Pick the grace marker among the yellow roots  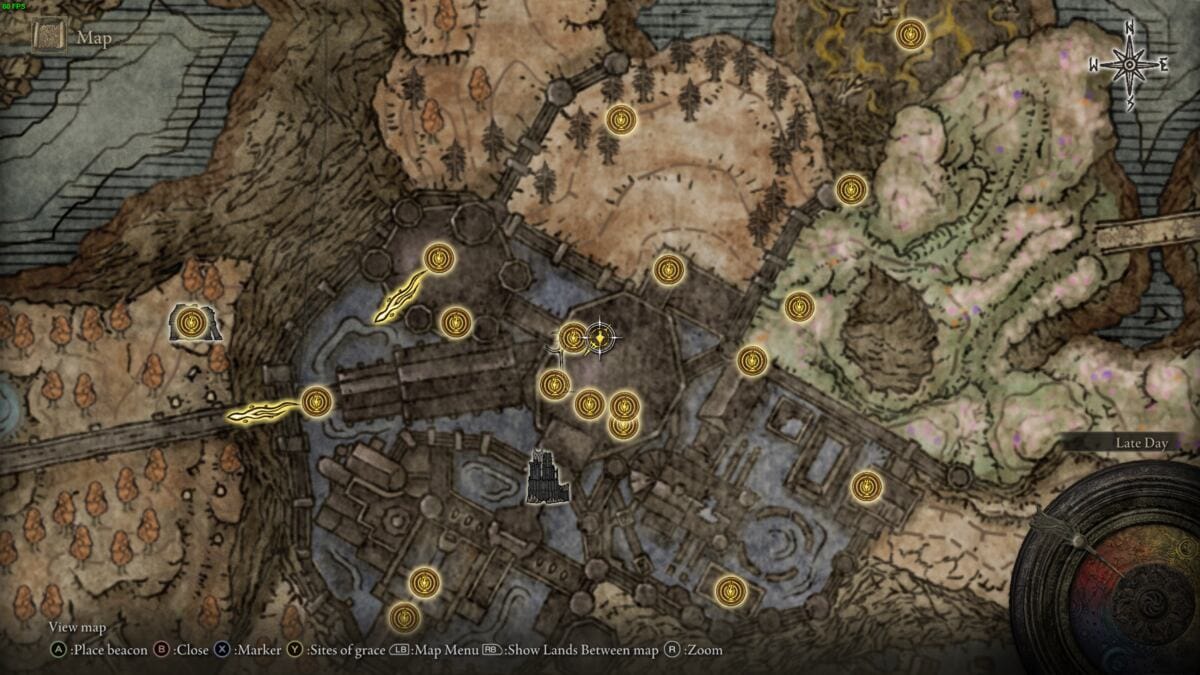pos(911,36)
